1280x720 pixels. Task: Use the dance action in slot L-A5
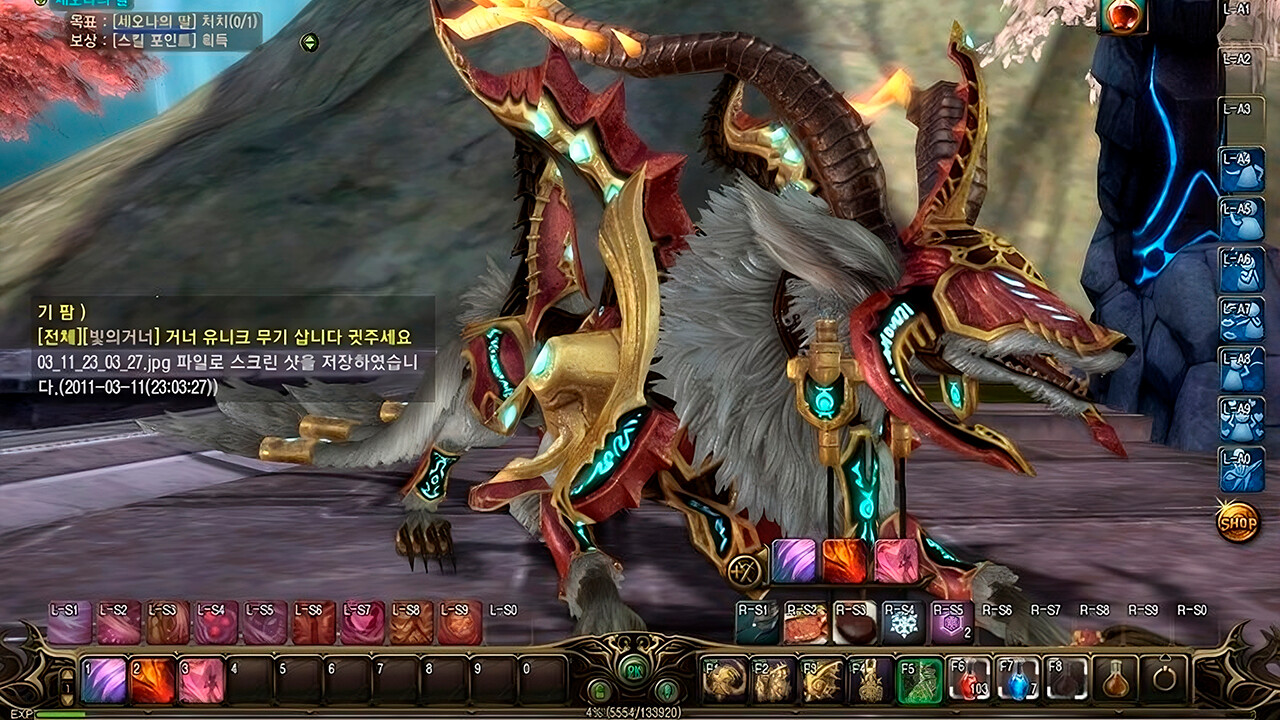click(1243, 219)
